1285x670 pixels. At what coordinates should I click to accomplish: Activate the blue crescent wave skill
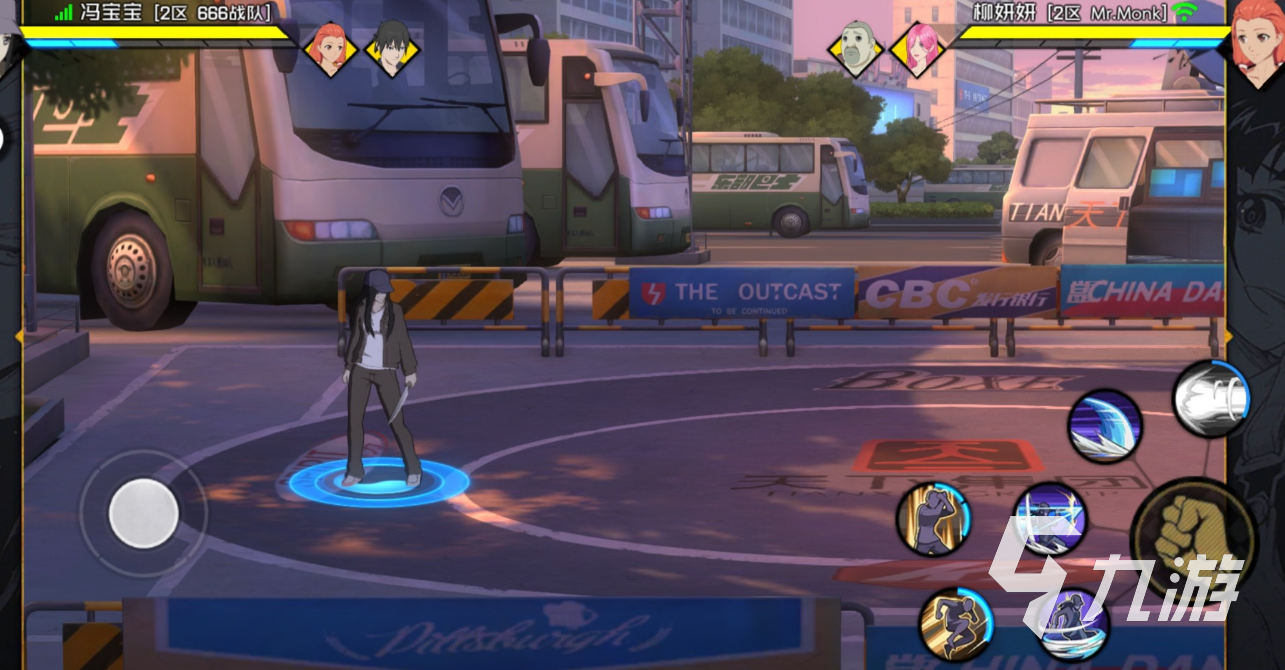[1105, 426]
